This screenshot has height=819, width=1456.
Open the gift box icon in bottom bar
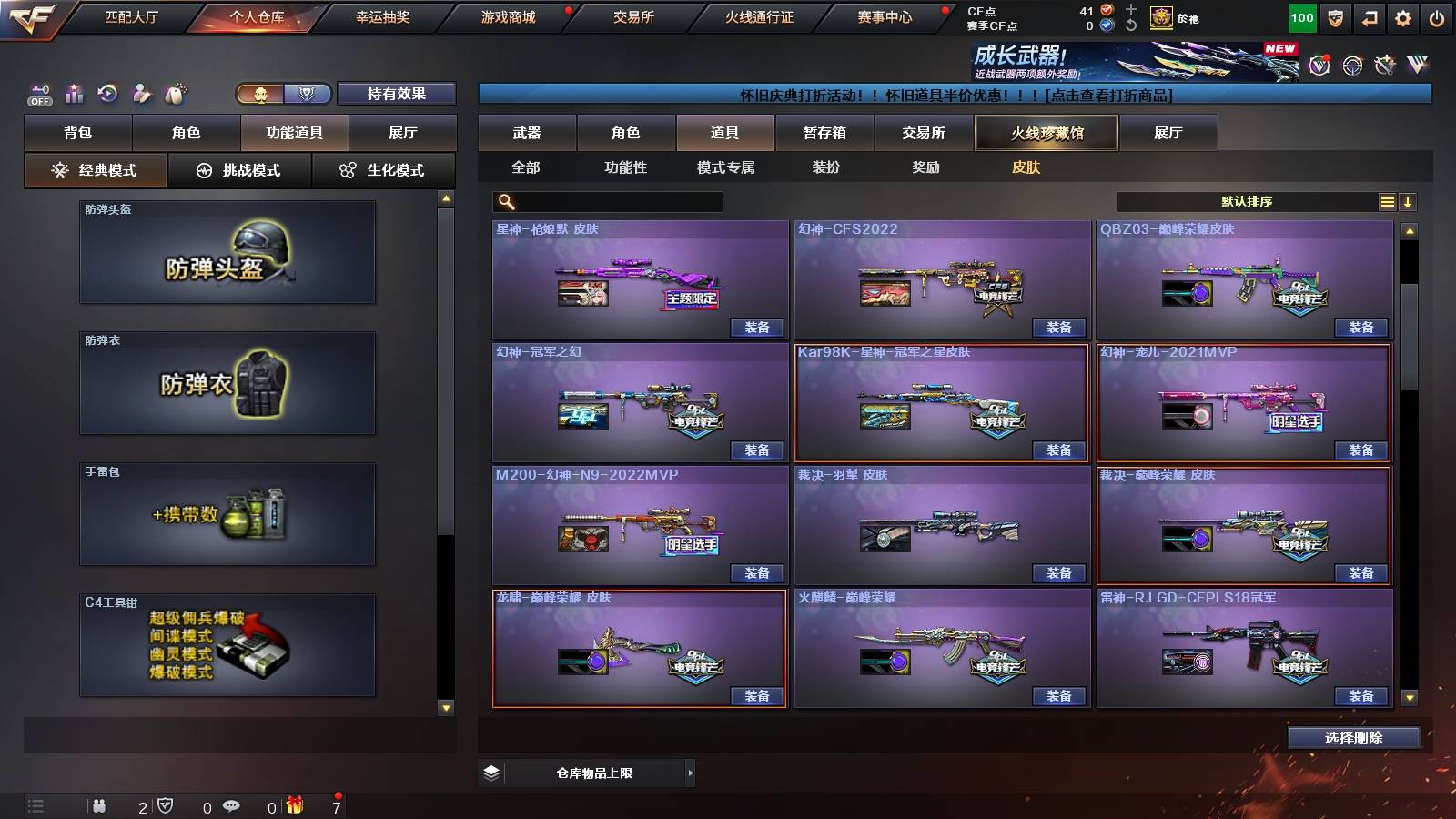point(293,805)
